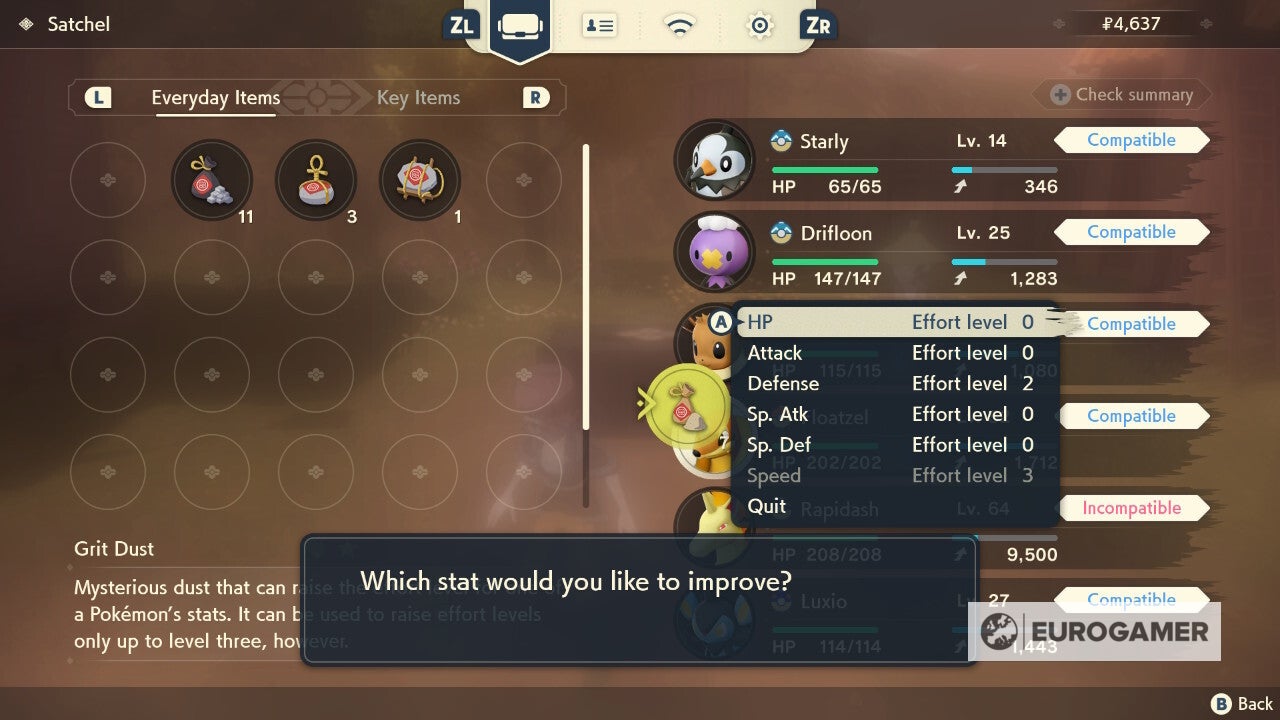The image size is (1280, 720).
Task: Switch to the Key Items tab
Action: (x=418, y=98)
